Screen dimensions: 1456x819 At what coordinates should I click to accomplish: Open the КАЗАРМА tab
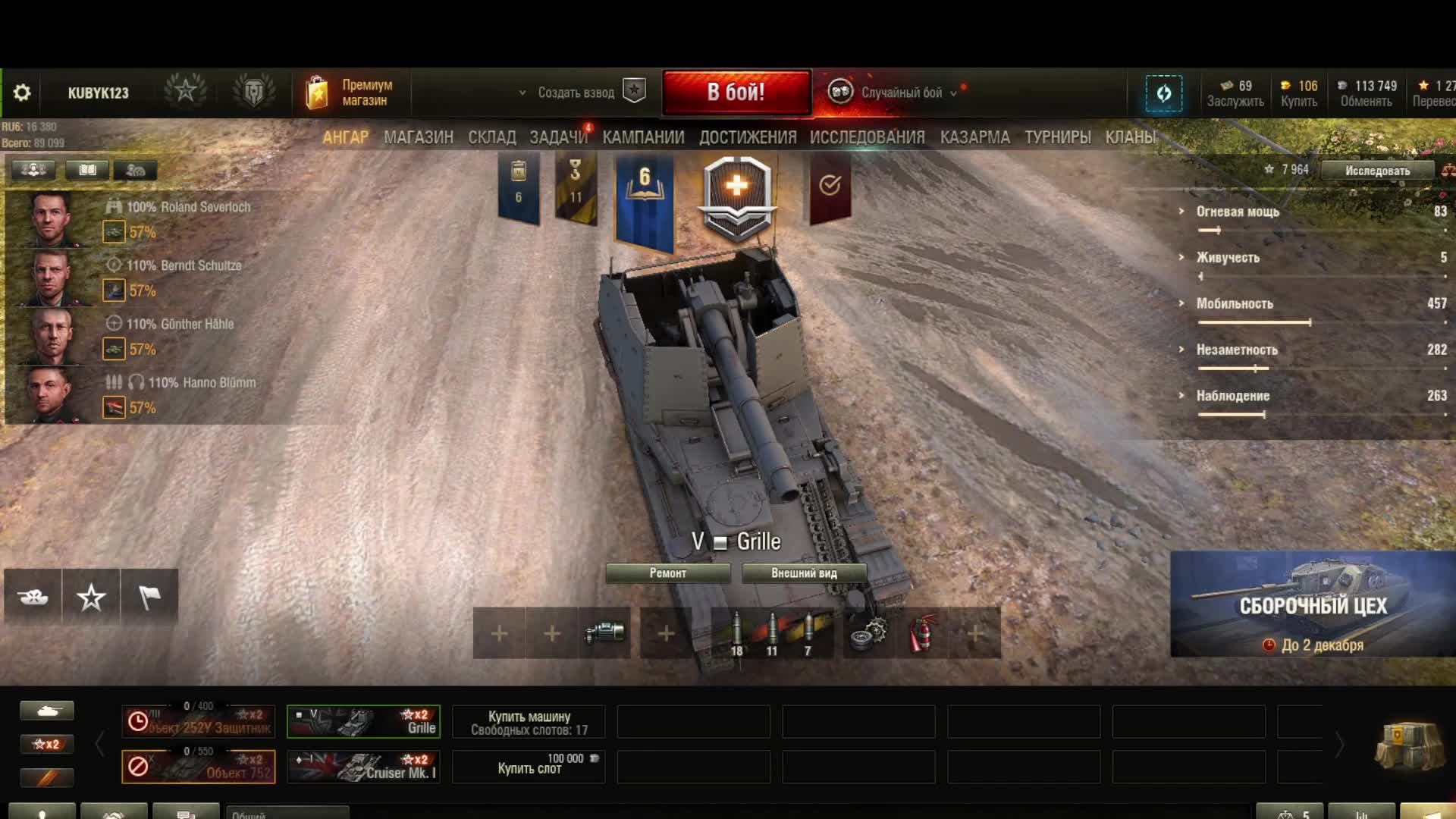pos(974,137)
